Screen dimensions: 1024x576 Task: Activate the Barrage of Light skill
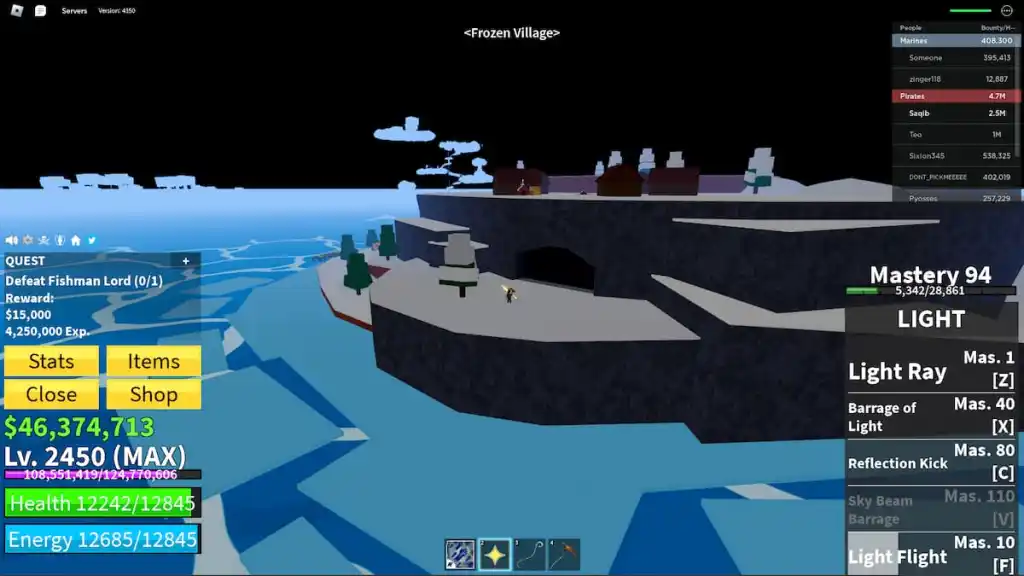point(931,416)
